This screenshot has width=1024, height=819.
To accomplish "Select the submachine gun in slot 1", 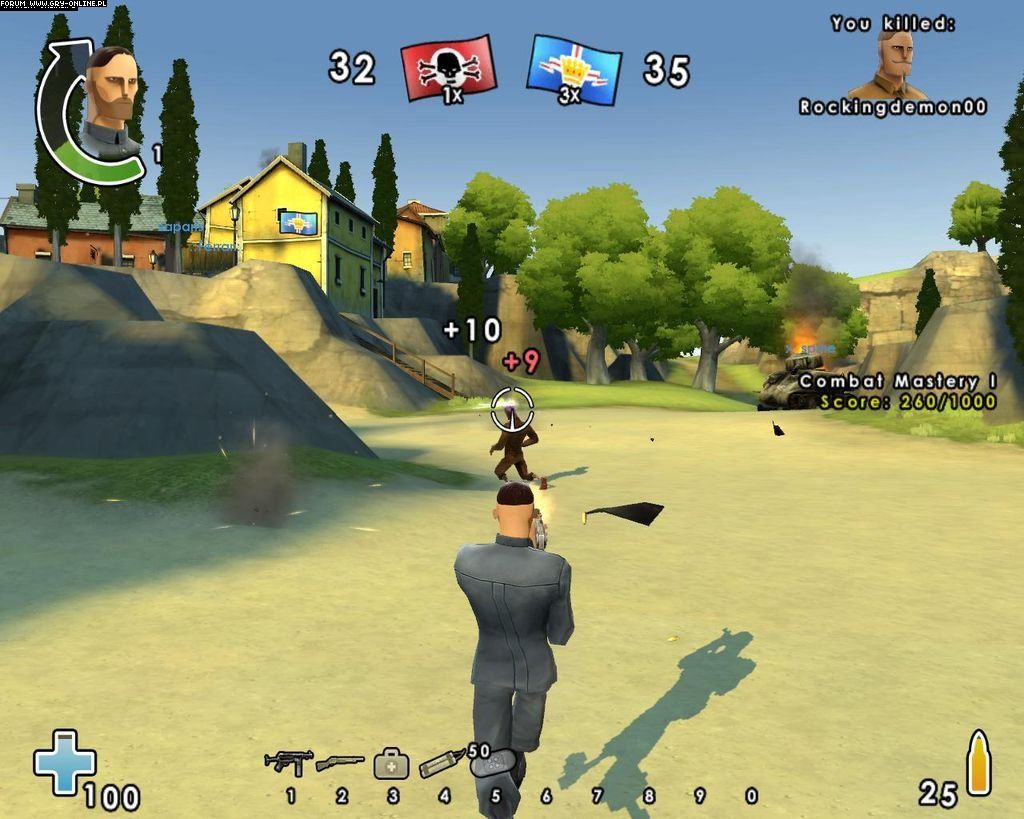I will [289, 762].
